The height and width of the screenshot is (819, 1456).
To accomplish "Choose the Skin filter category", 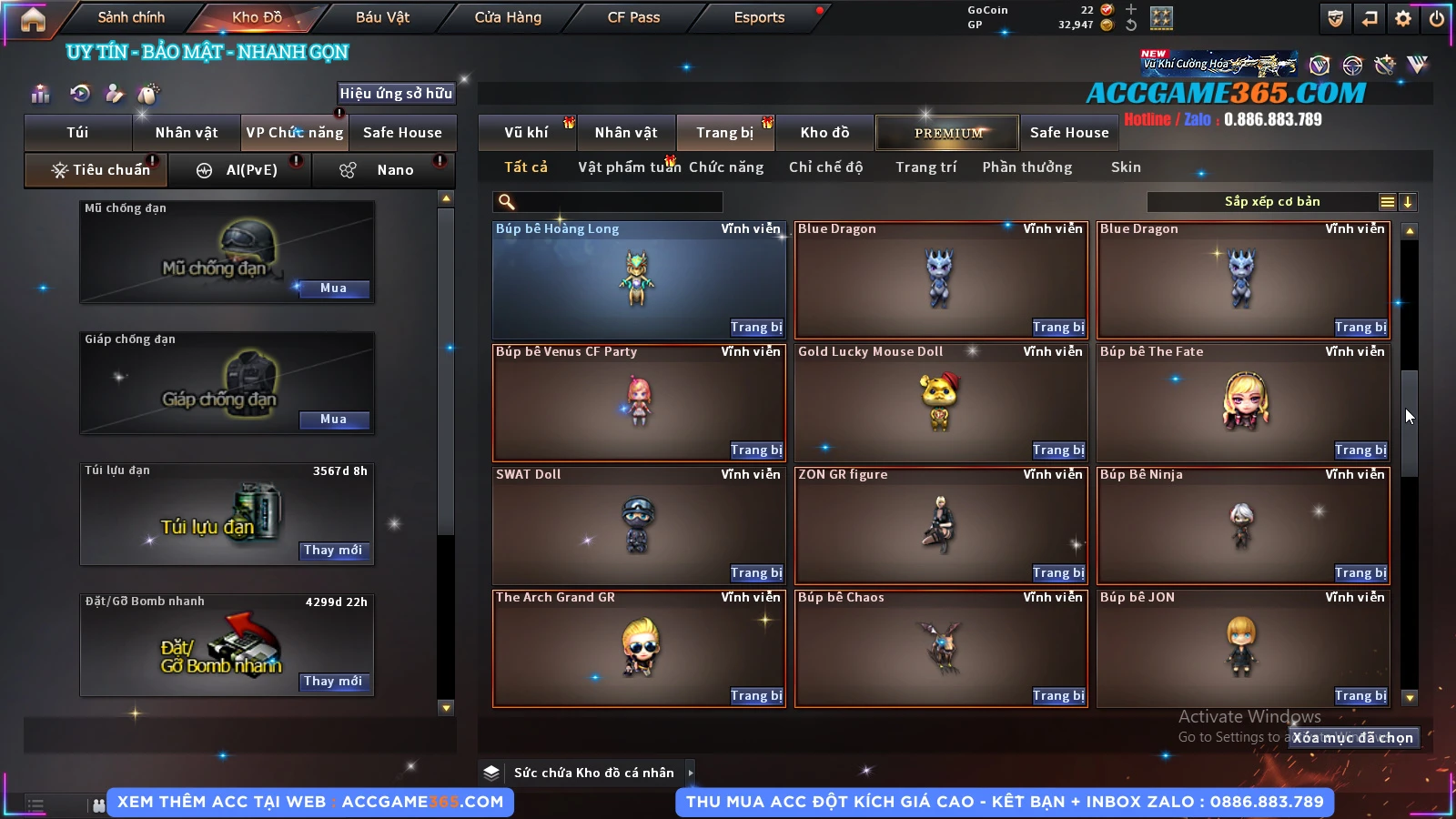I will click(1126, 167).
